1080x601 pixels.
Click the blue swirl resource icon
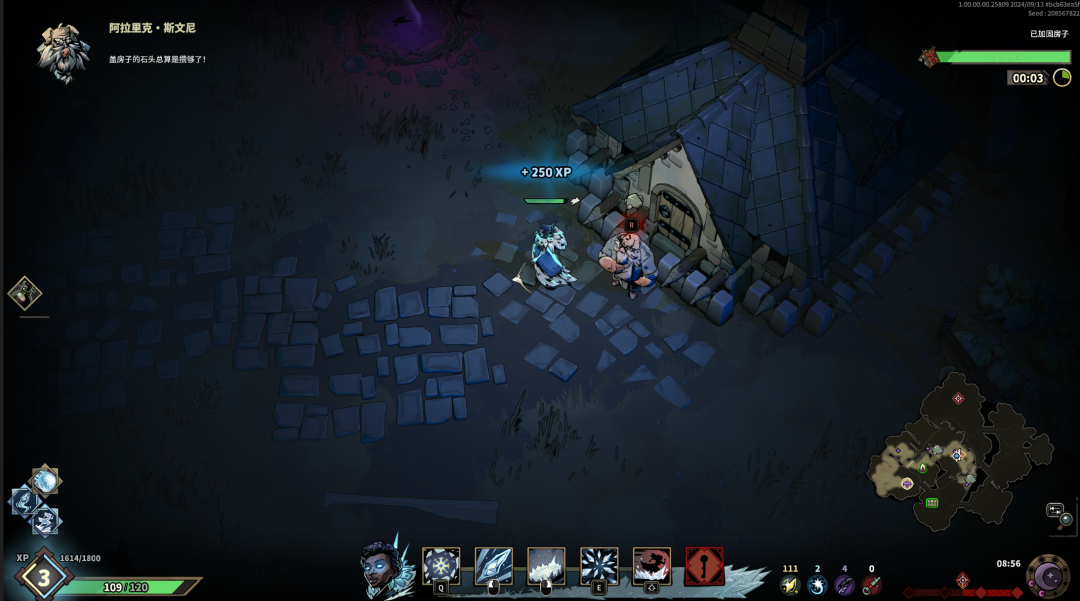tap(817, 585)
